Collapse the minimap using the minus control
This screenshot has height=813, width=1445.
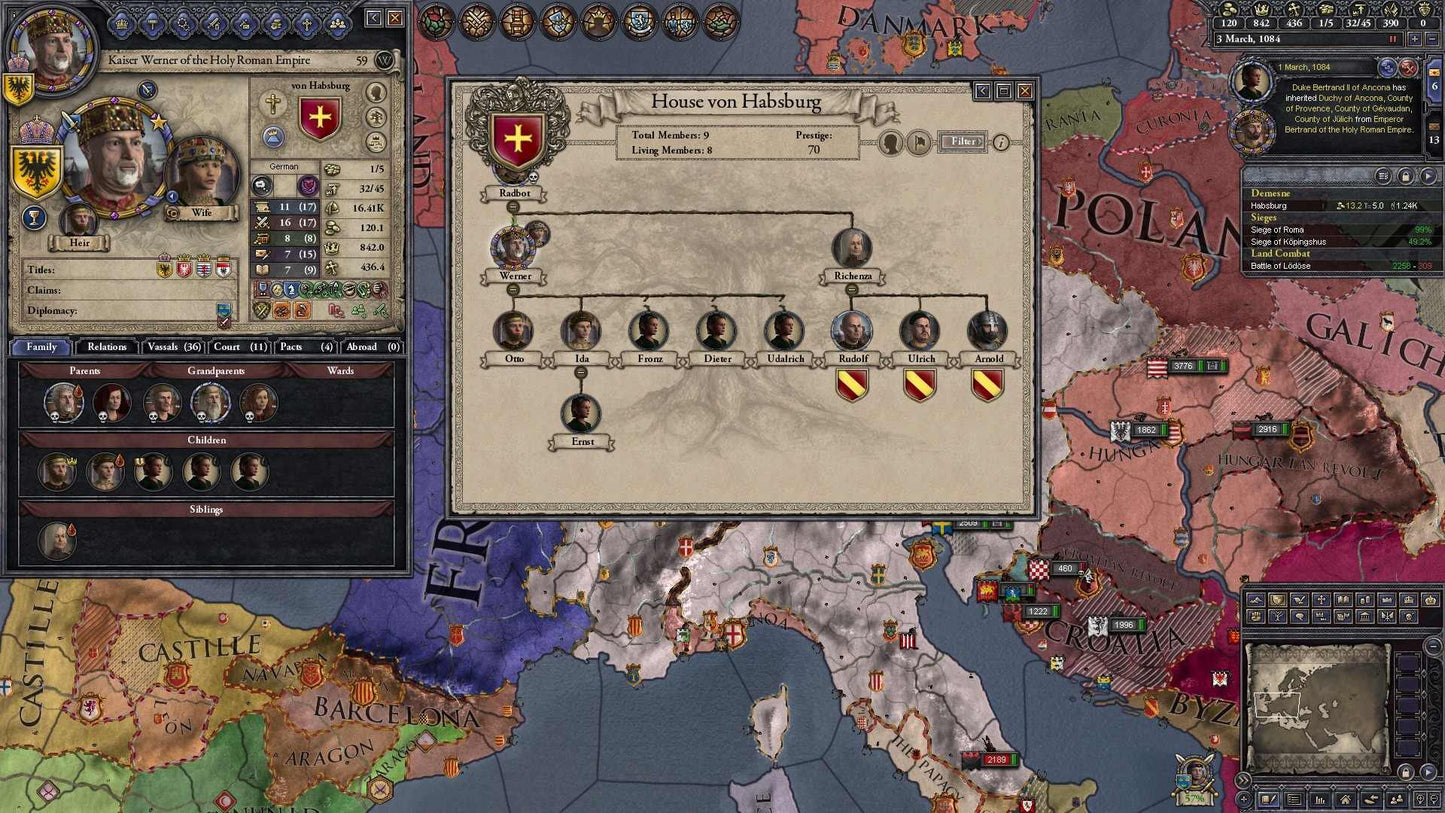[1431, 644]
